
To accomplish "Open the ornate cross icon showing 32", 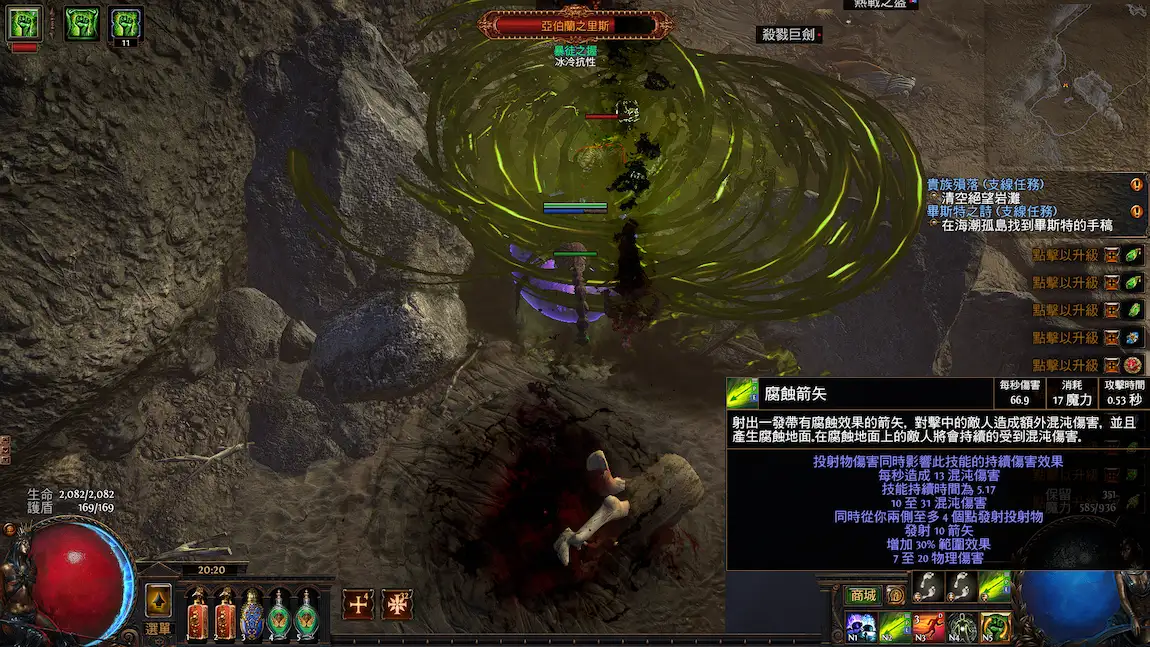I will point(397,604).
